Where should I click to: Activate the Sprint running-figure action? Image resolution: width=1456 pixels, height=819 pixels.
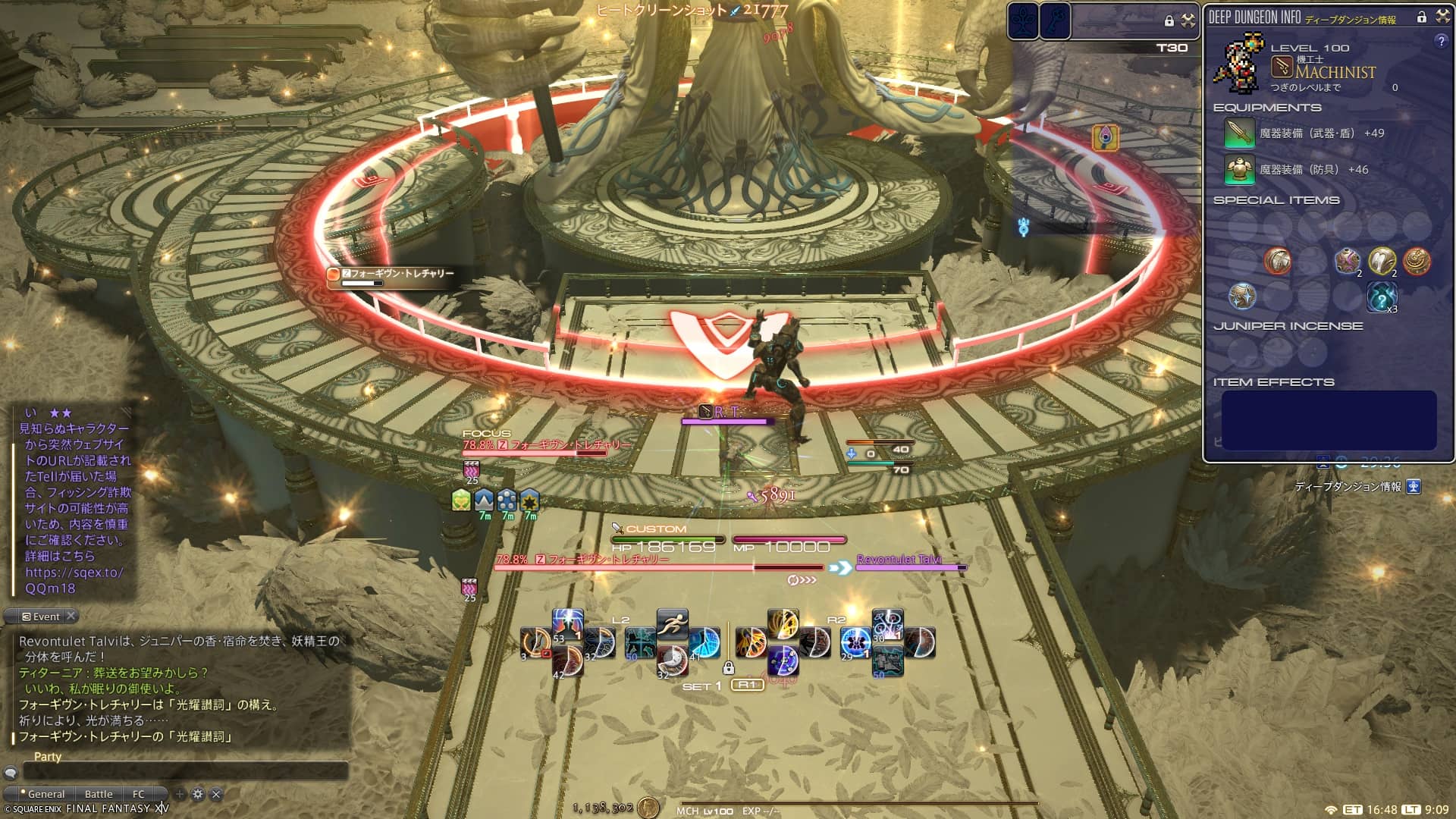point(672,625)
